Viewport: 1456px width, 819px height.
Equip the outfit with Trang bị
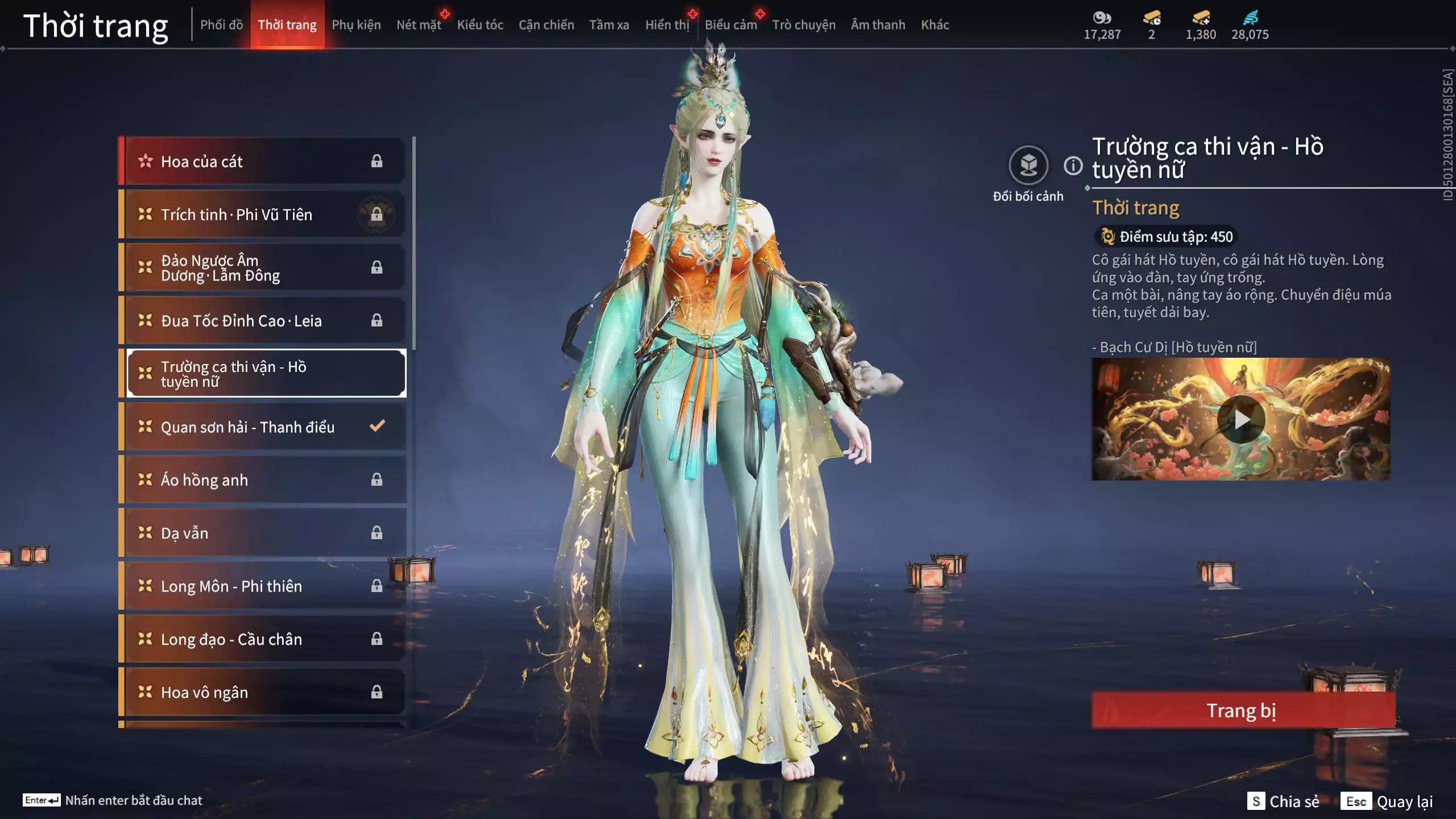[1242, 710]
